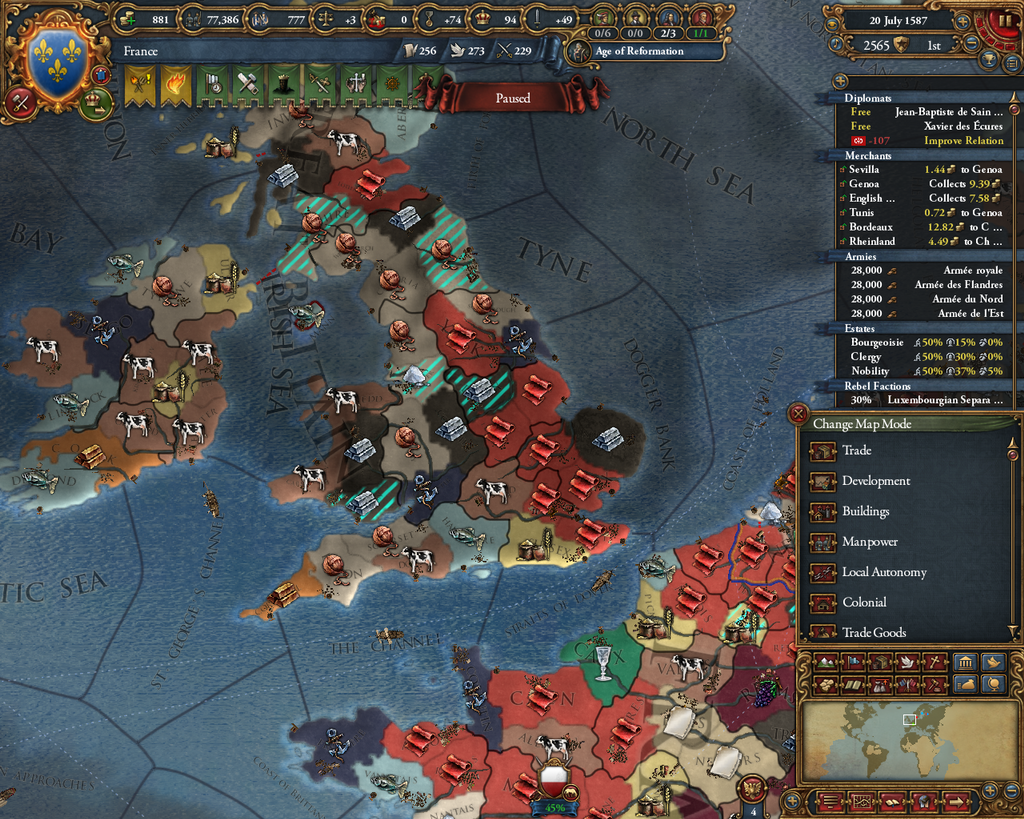This screenshot has height=819, width=1024.
Task: Select the Trade map mode
Action: [856, 451]
